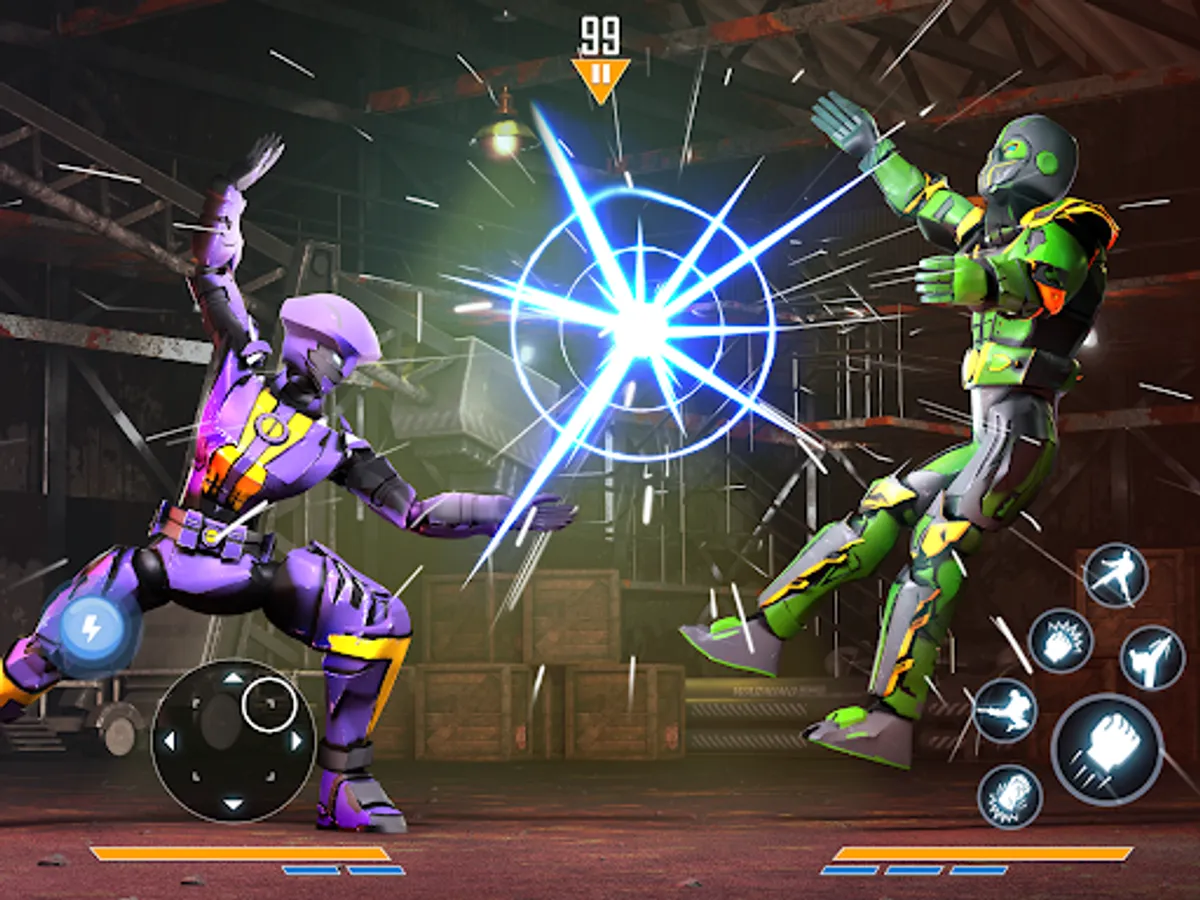Image resolution: width=1200 pixels, height=900 pixels.
Task: Fire the downward smash punch button
Action: (1009, 796)
